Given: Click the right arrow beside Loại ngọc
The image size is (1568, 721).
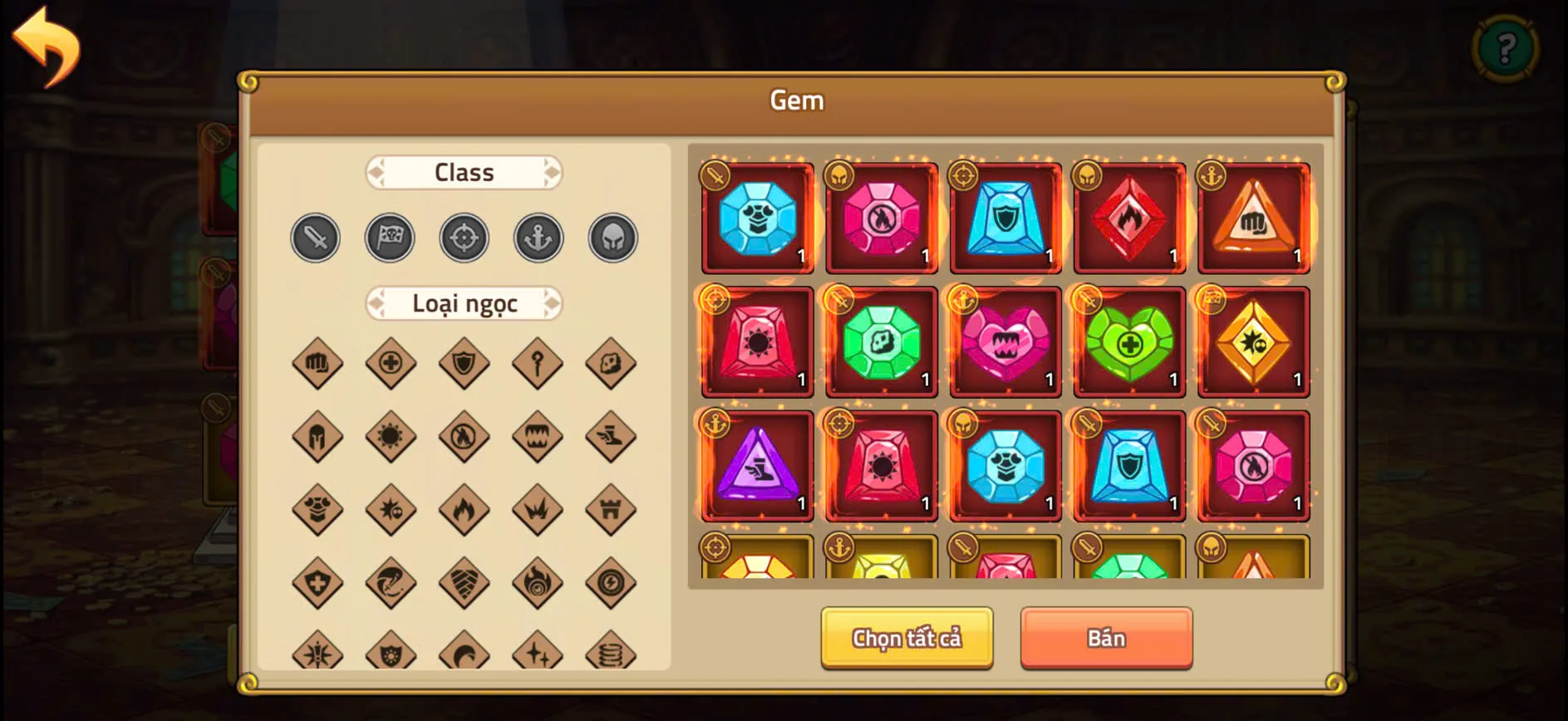Looking at the screenshot, I should click(551, 304).
